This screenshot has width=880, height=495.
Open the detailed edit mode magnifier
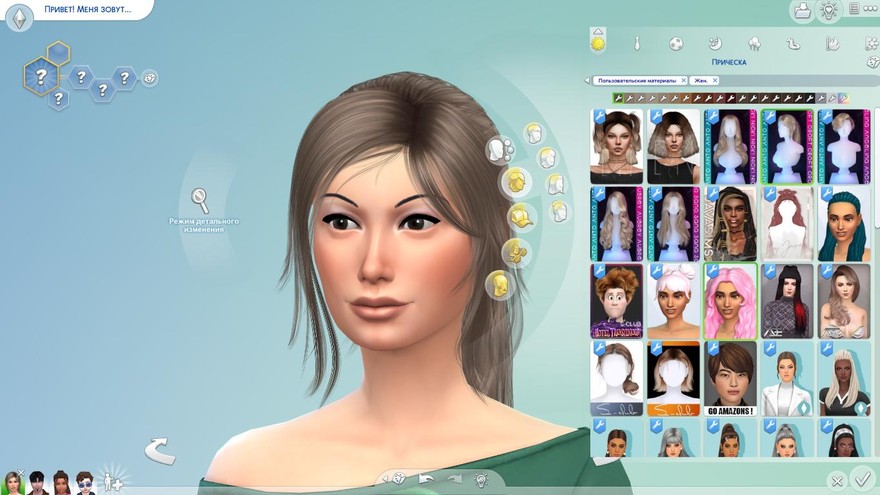tap(200, 199)
